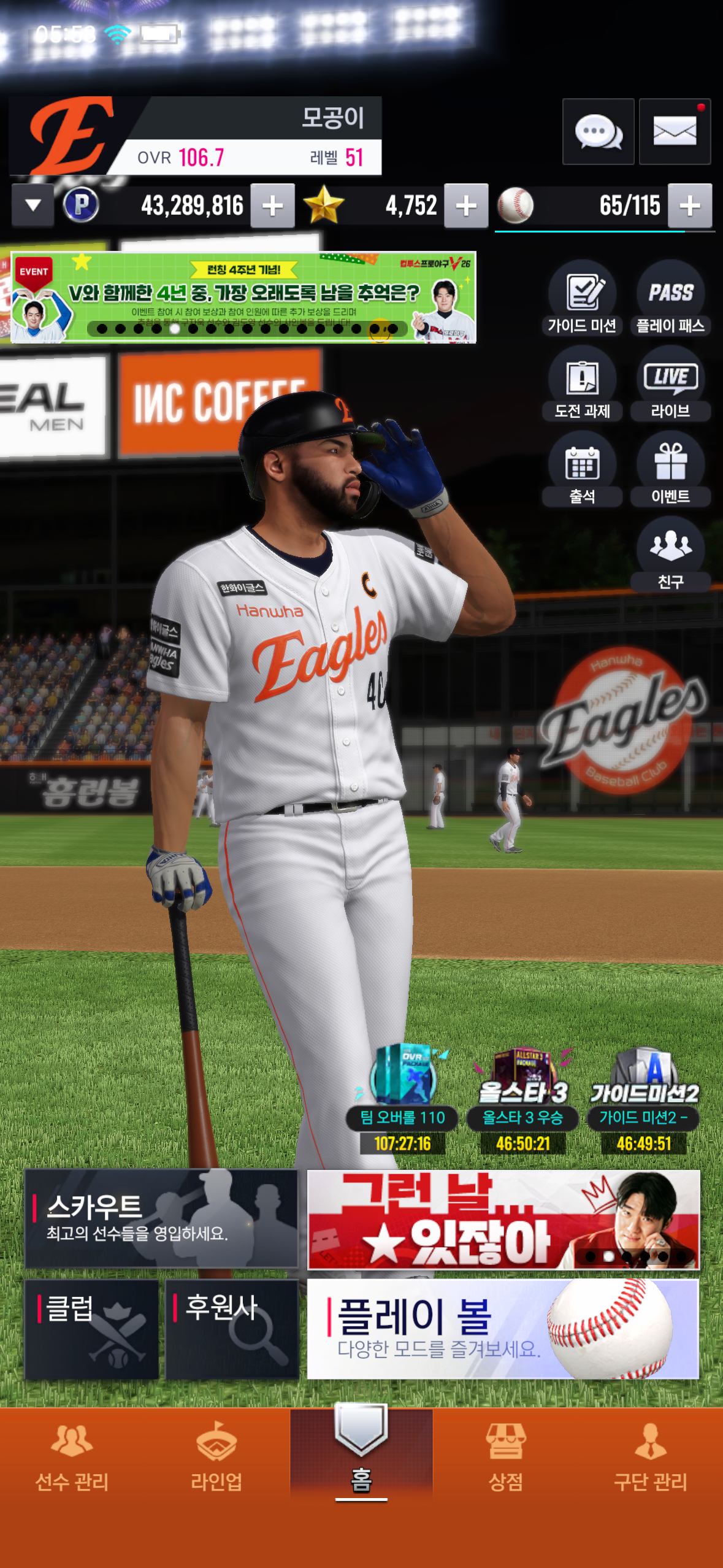Open the 이벤트 gift box icon

[x=670, y=470]
